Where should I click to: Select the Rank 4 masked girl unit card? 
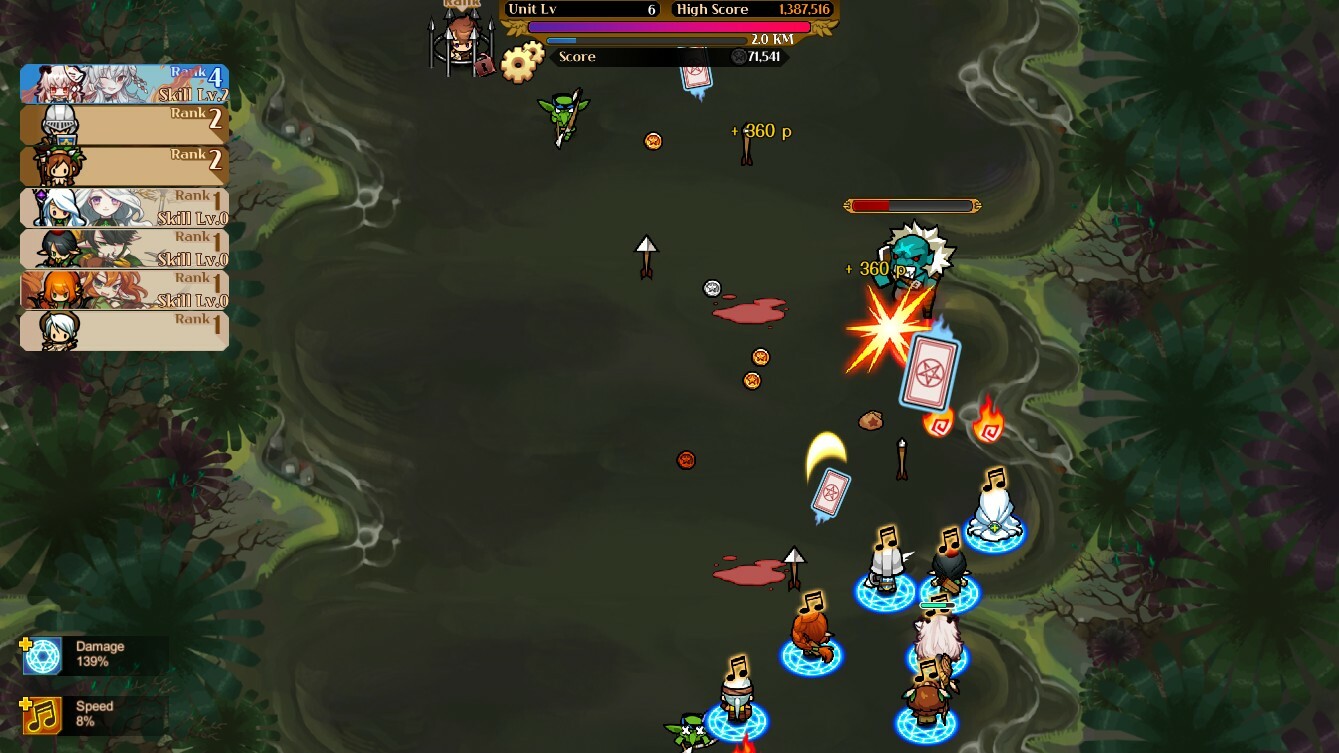pos(124,84)
